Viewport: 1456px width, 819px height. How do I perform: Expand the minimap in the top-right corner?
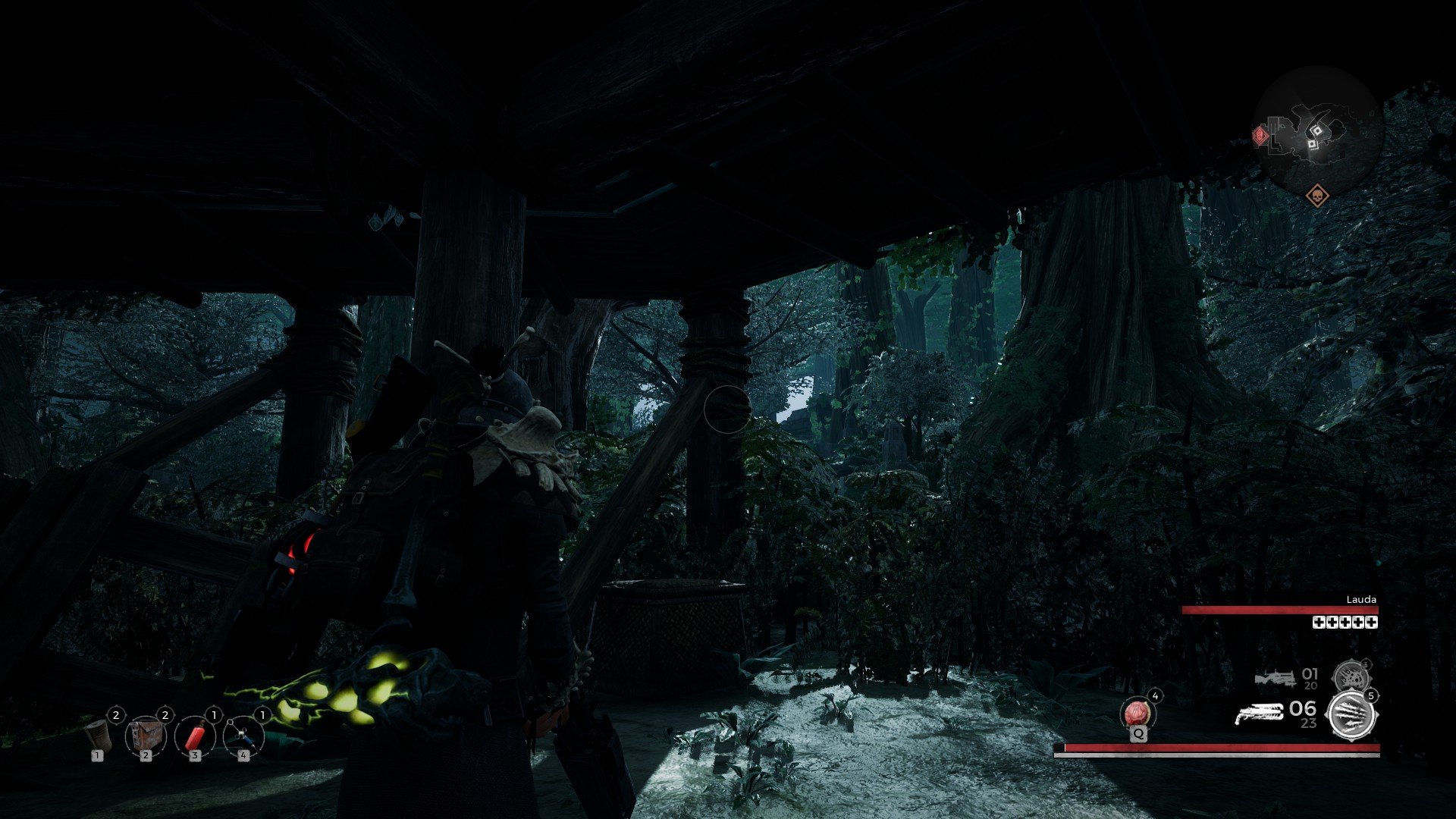1318,125
